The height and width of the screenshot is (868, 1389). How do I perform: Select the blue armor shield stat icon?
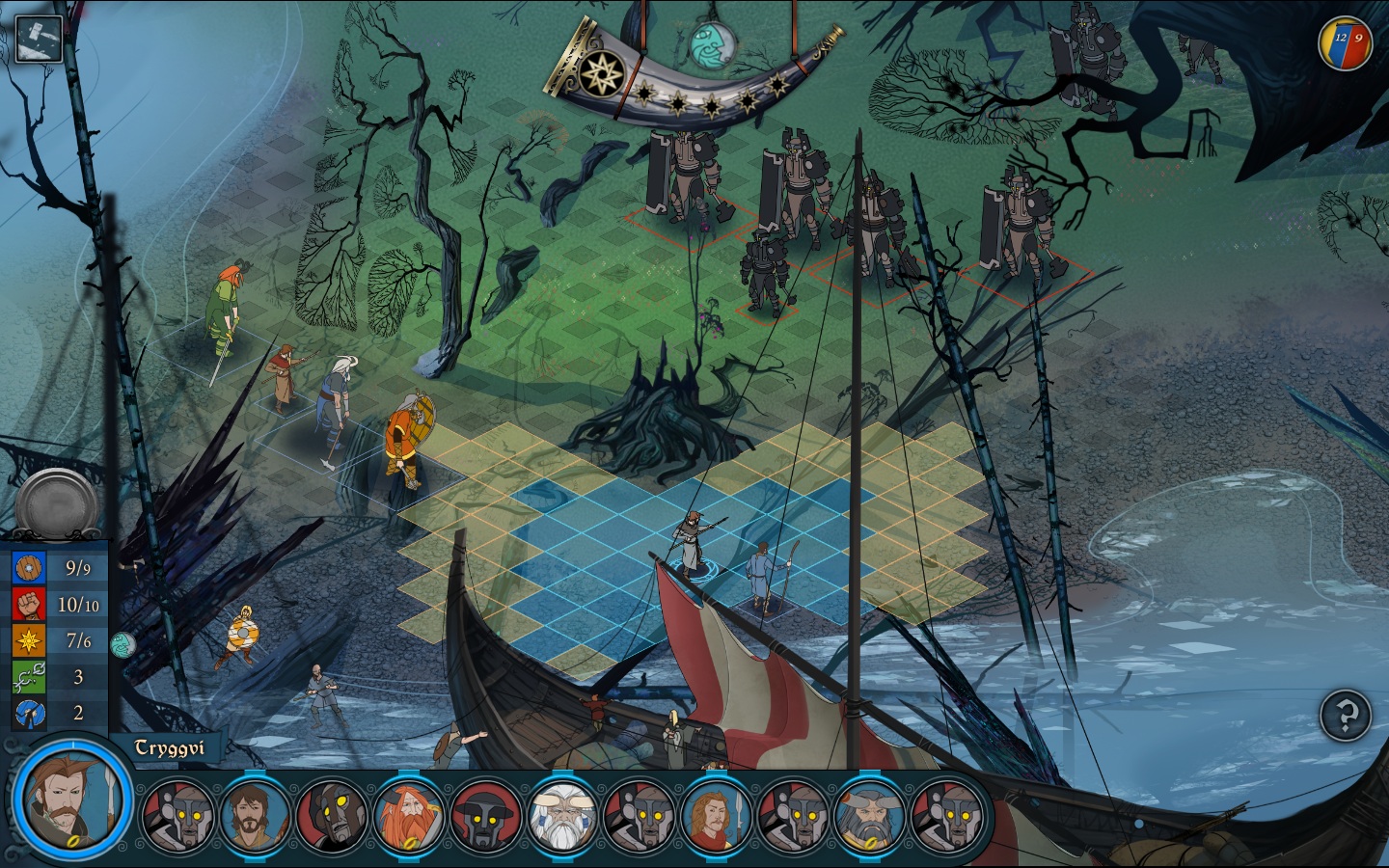(x=30, y=568)
